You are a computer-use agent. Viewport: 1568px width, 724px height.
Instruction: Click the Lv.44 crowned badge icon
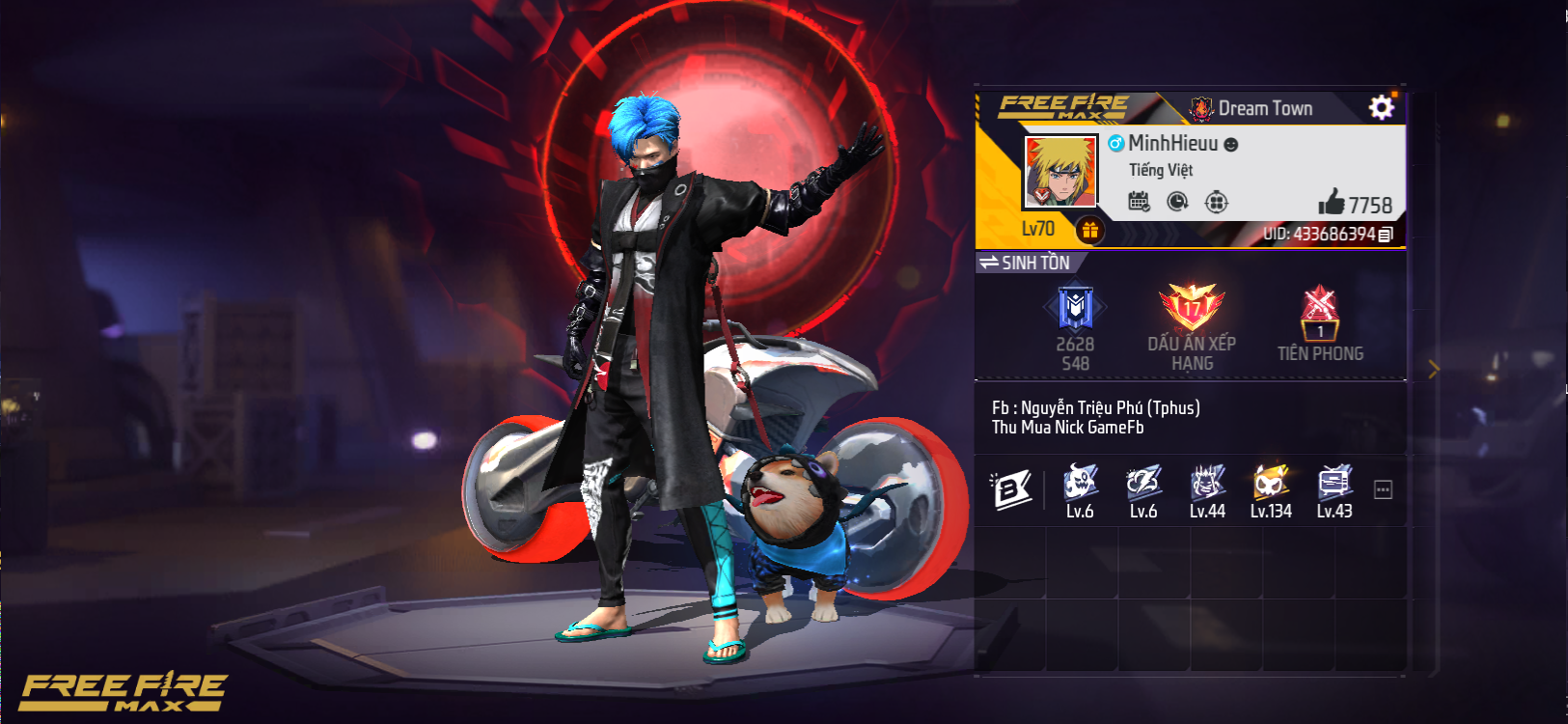[1207, 482]
